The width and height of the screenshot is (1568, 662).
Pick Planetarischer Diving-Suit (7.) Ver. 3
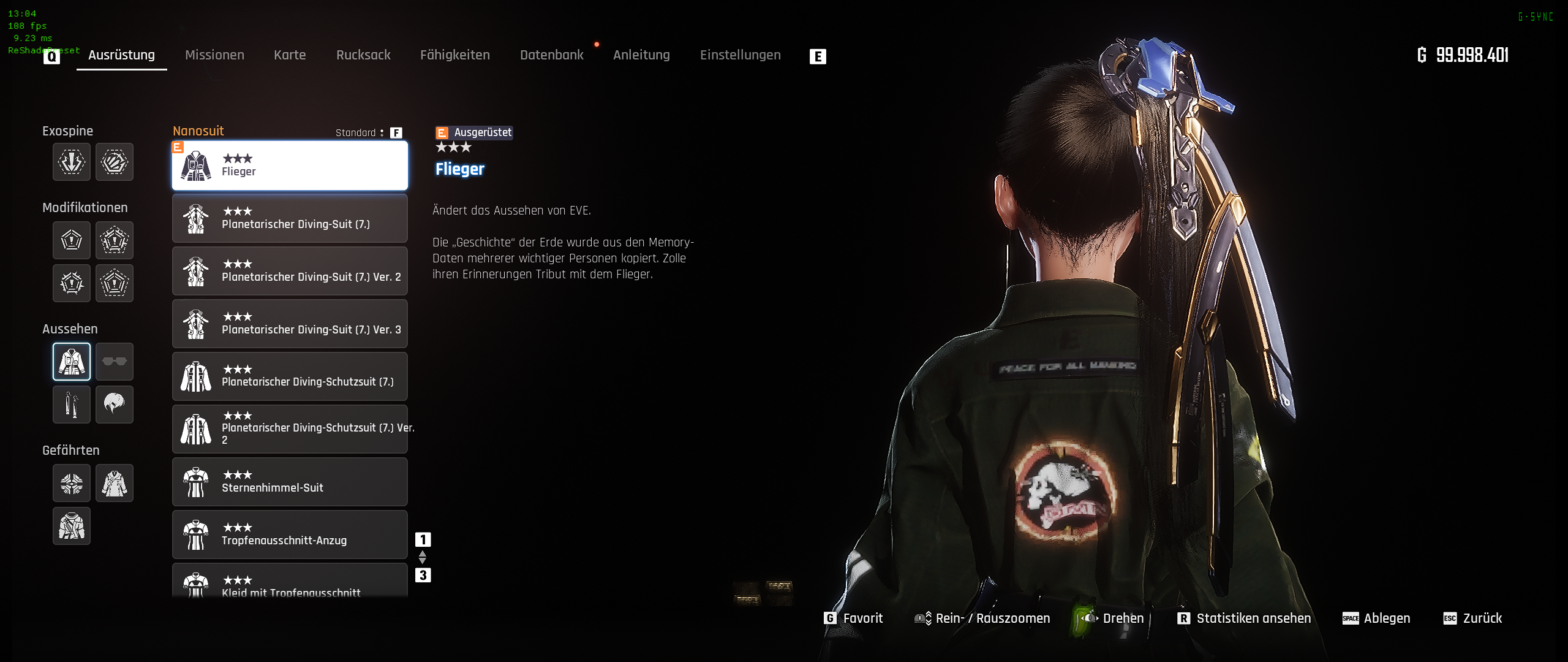[290, 324]
